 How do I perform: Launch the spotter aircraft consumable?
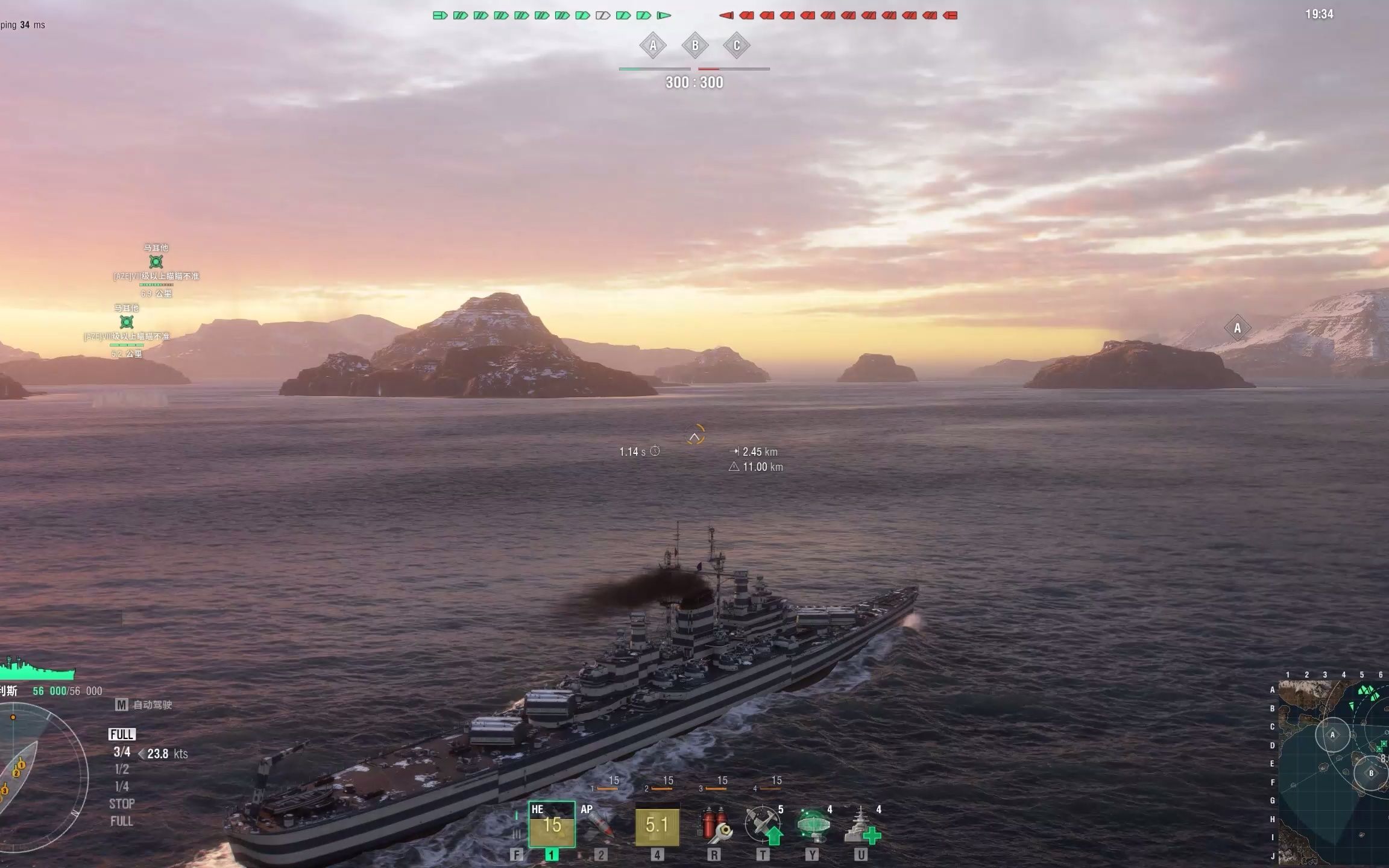(x=763, y=825)
